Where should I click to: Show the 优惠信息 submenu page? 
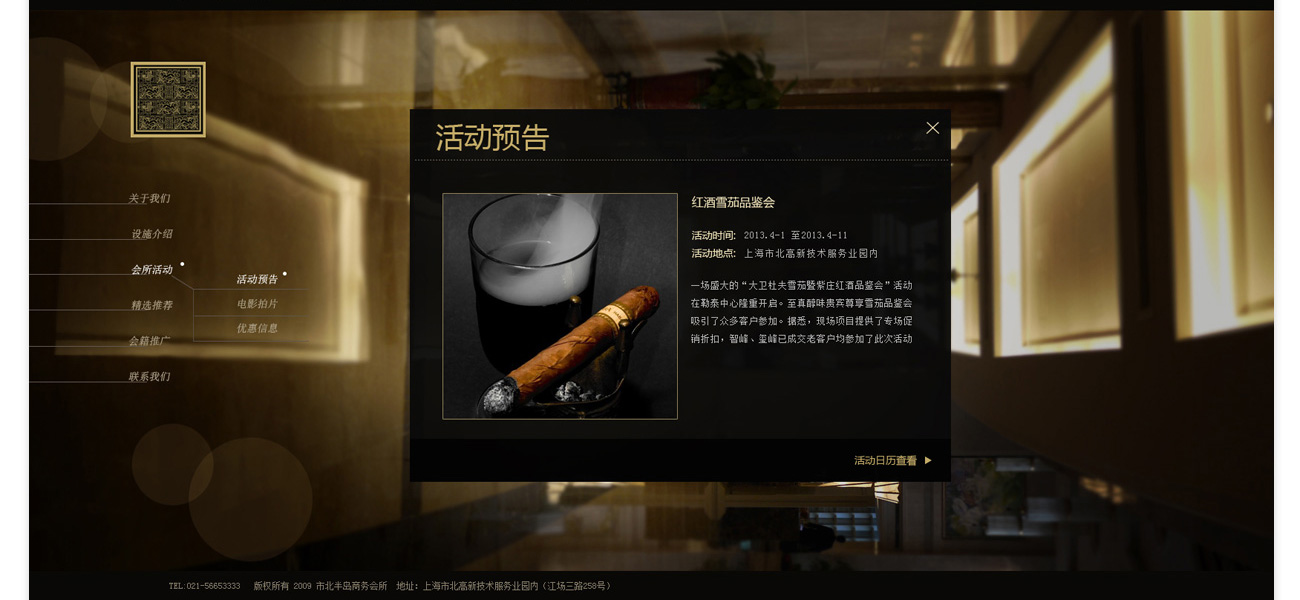(257, 328)
